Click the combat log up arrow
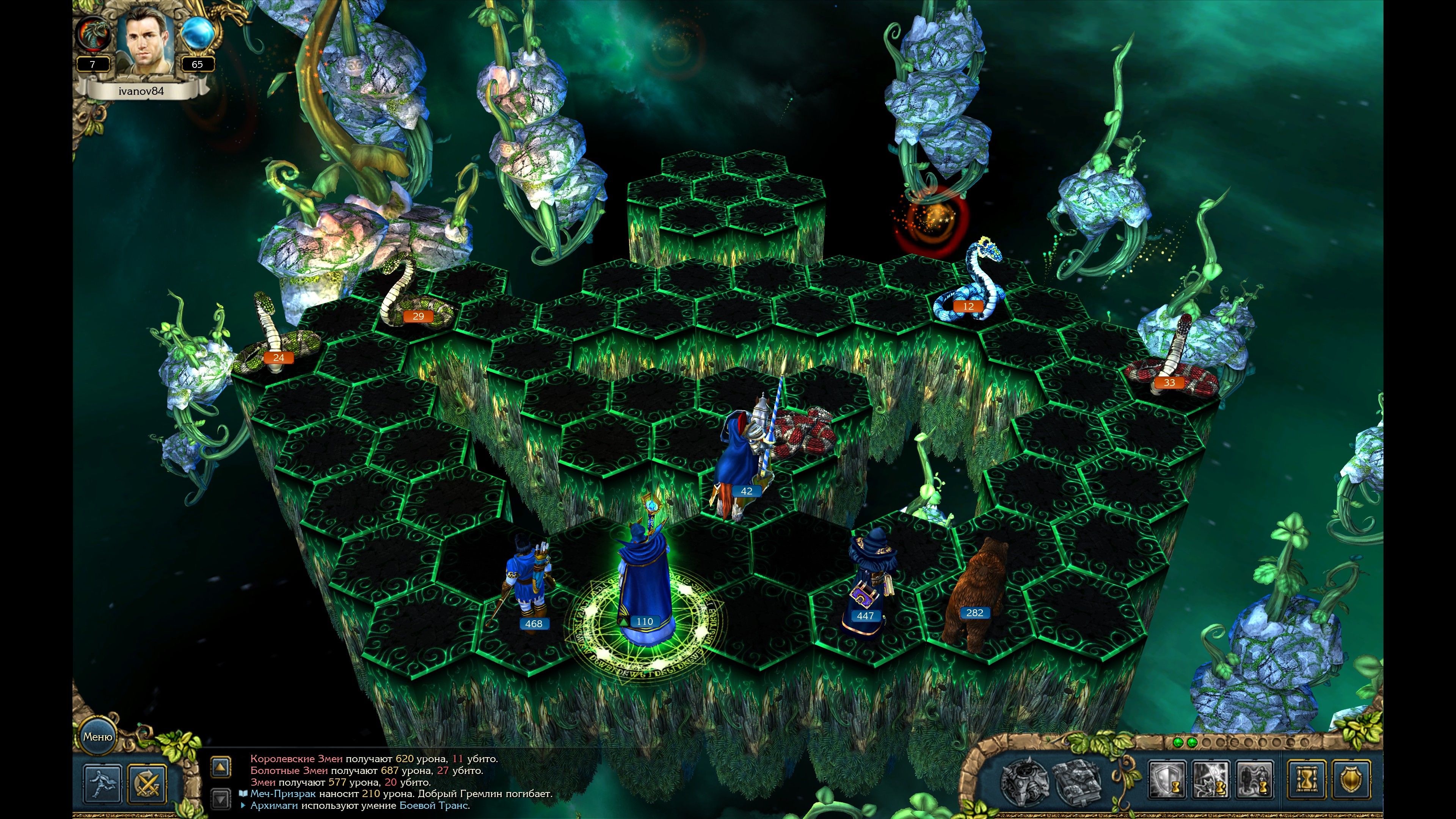 click(x=220, y=767)
